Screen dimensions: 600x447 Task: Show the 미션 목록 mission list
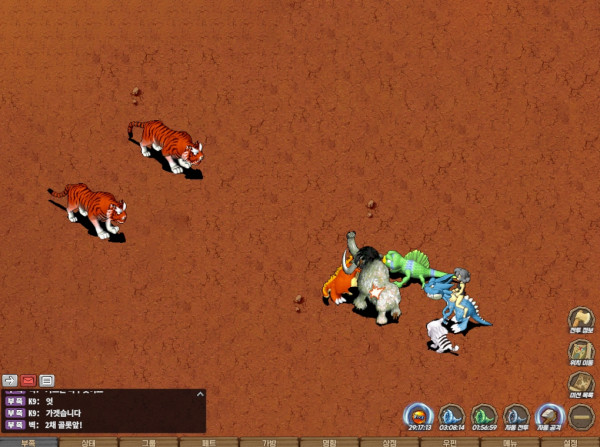point(582,385)
